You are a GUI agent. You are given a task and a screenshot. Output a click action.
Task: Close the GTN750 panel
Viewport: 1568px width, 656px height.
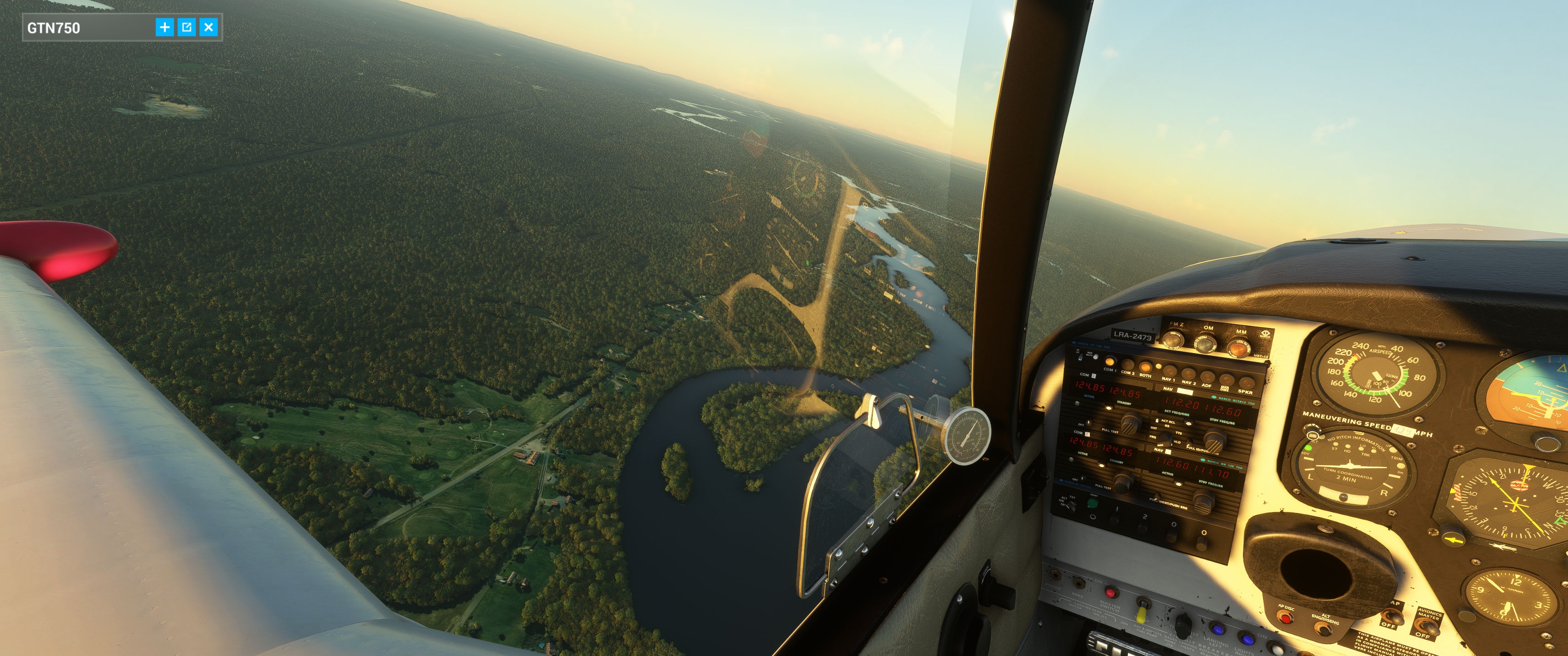209,27
